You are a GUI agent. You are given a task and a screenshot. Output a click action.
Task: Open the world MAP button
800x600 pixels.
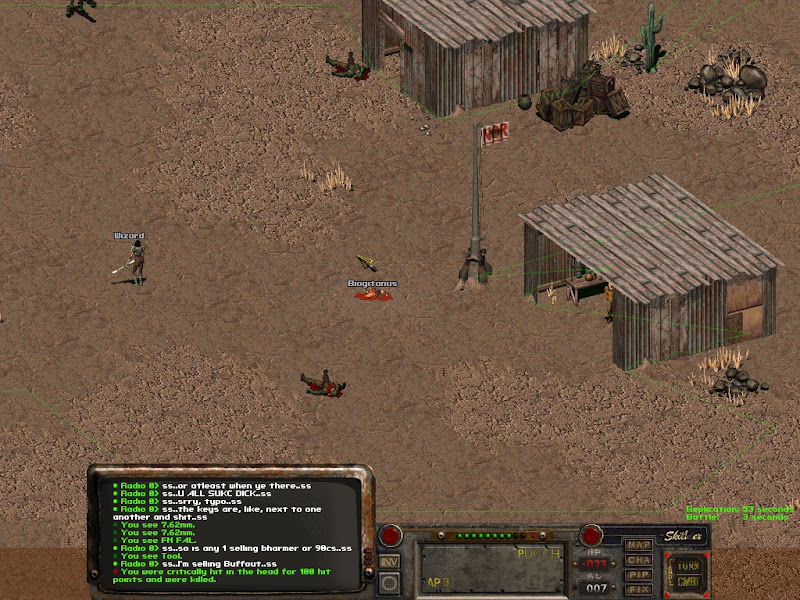pos(638,545)
